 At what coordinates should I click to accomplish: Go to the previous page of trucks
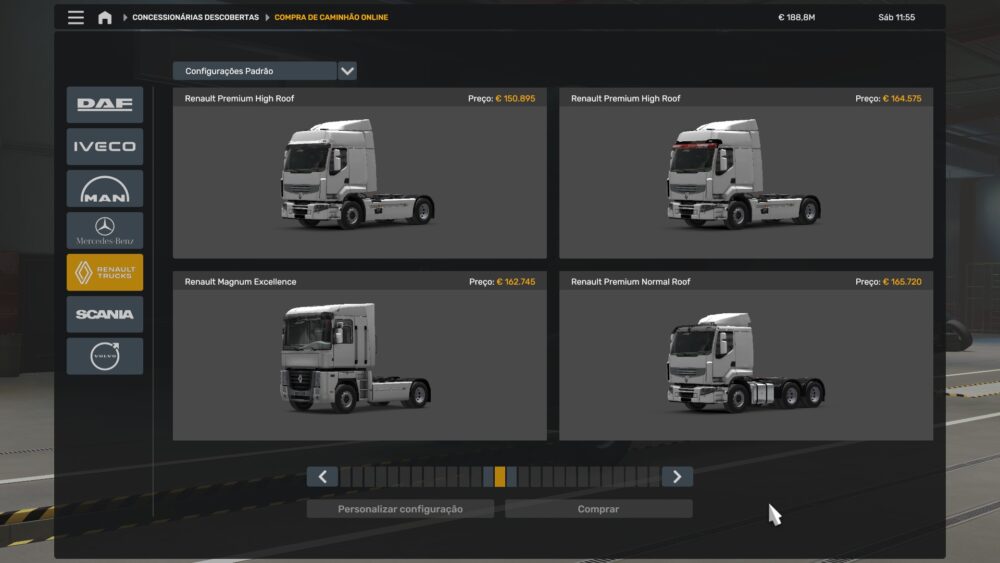pyautogui.click(x=322, y=477)
